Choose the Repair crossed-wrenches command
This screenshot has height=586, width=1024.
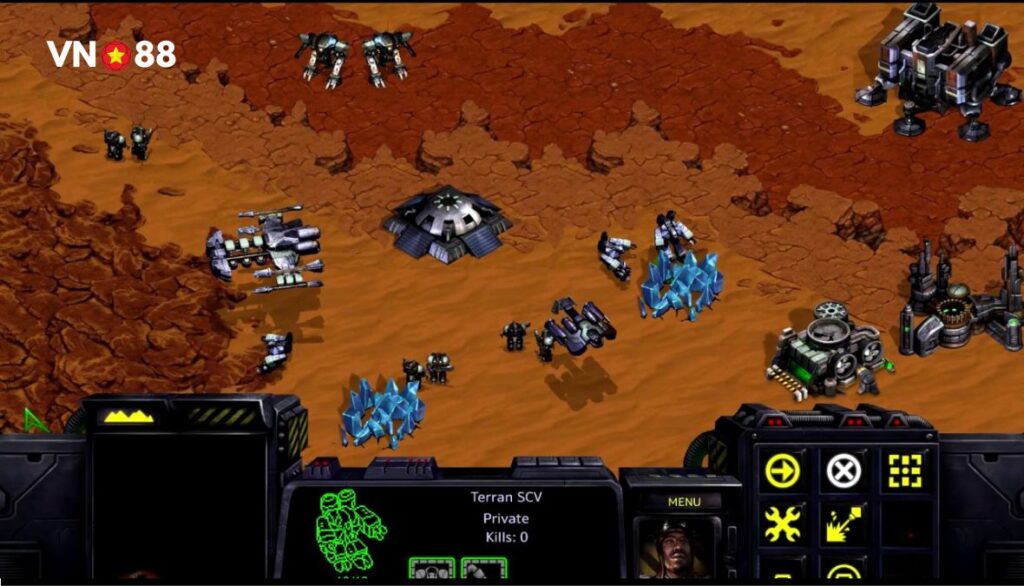tap(782, 523)
